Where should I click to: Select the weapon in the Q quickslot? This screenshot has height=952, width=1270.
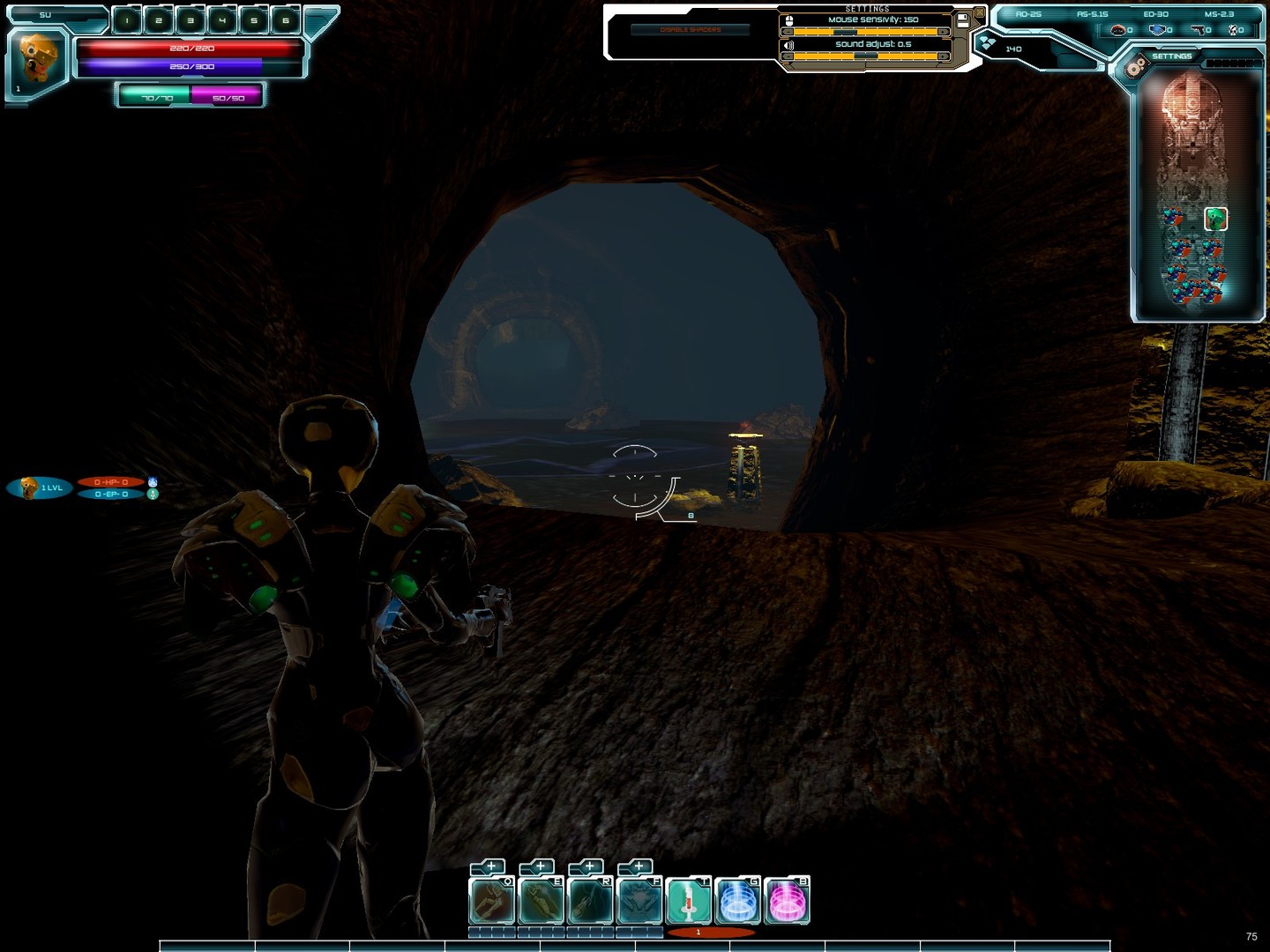[490, 900]
